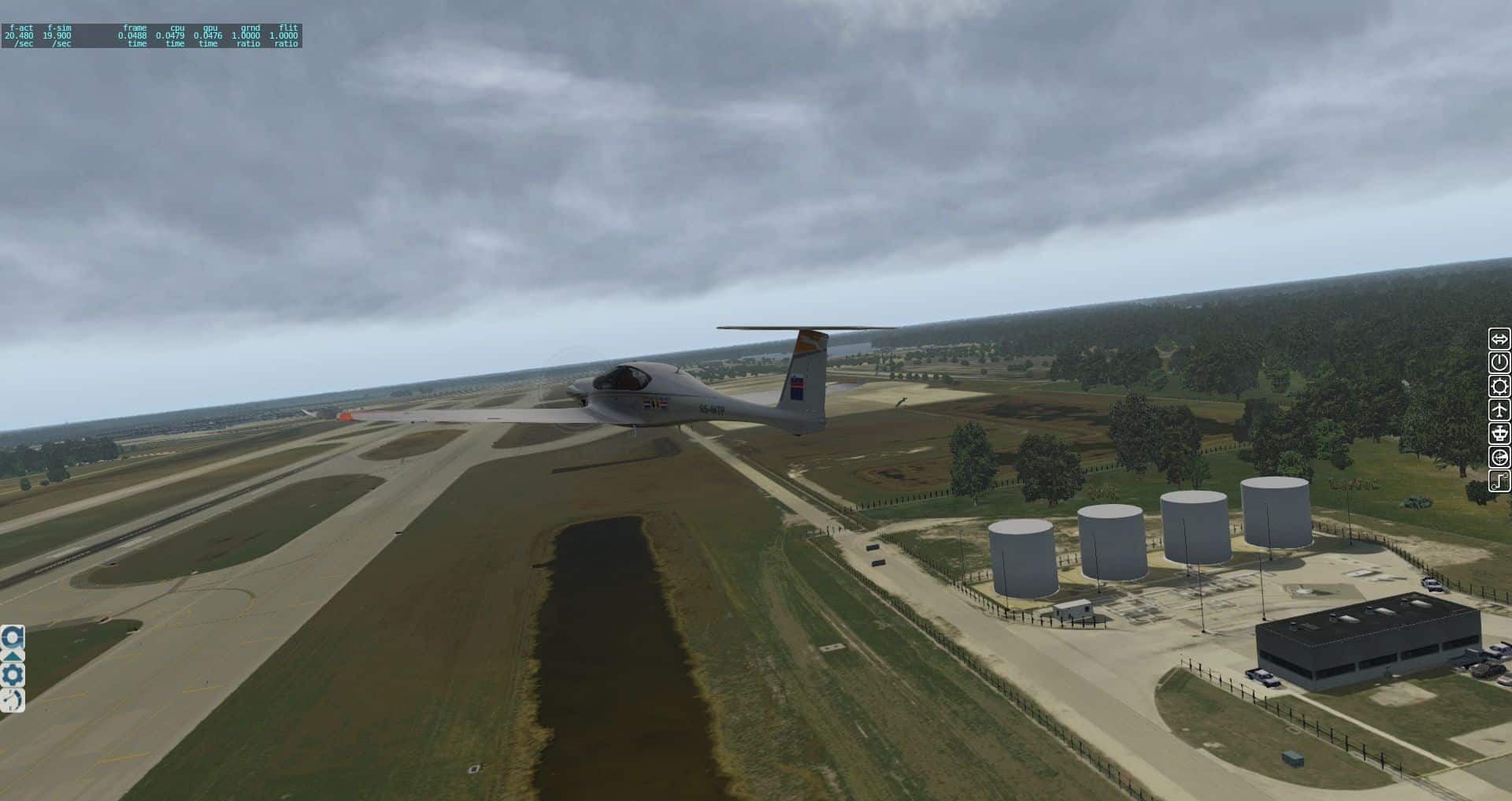Viewport: 1512px width, 801px height.
Task: Click the flight route path icon
Action: [1499, 480]
